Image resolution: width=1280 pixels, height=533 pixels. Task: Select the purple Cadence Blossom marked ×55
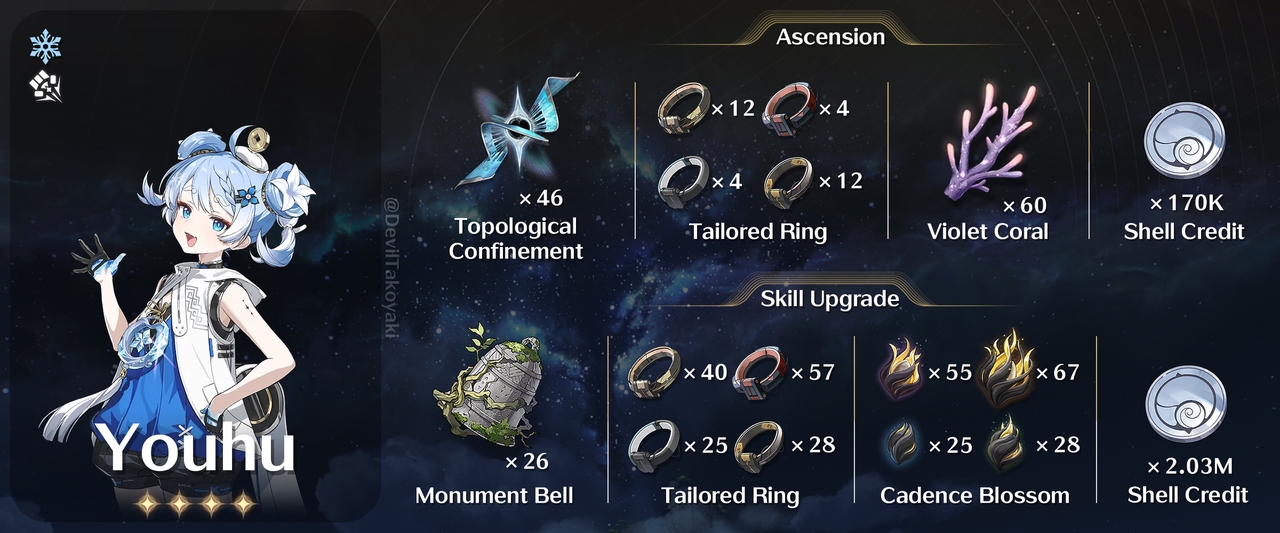click(899, 374)
